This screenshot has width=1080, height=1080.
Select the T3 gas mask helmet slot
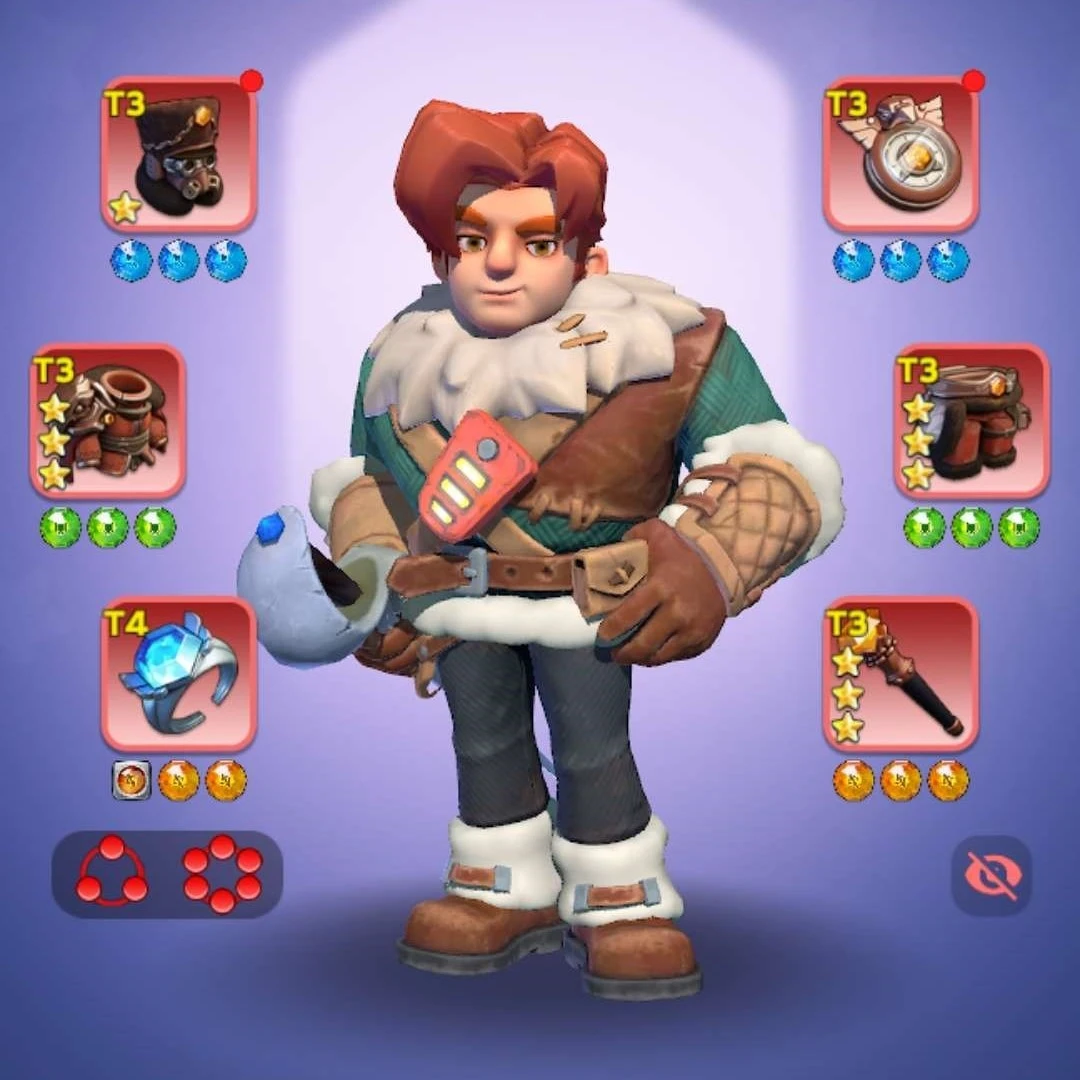click(179, 154)
